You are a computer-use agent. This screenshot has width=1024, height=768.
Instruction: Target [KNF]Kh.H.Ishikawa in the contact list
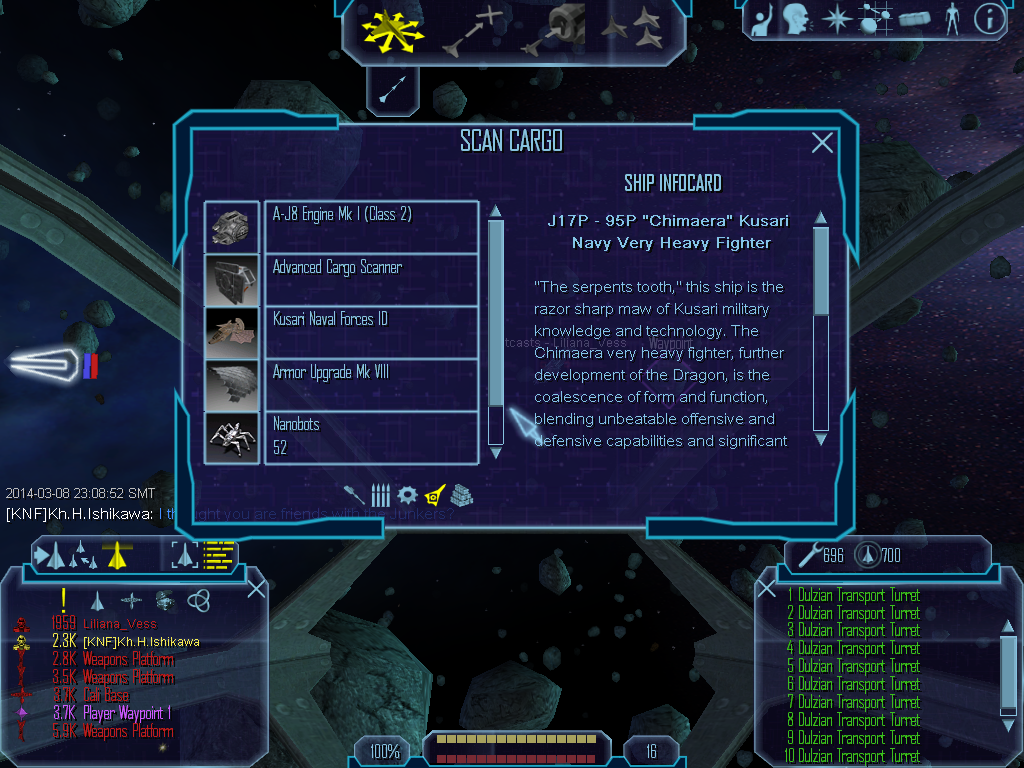140,642
